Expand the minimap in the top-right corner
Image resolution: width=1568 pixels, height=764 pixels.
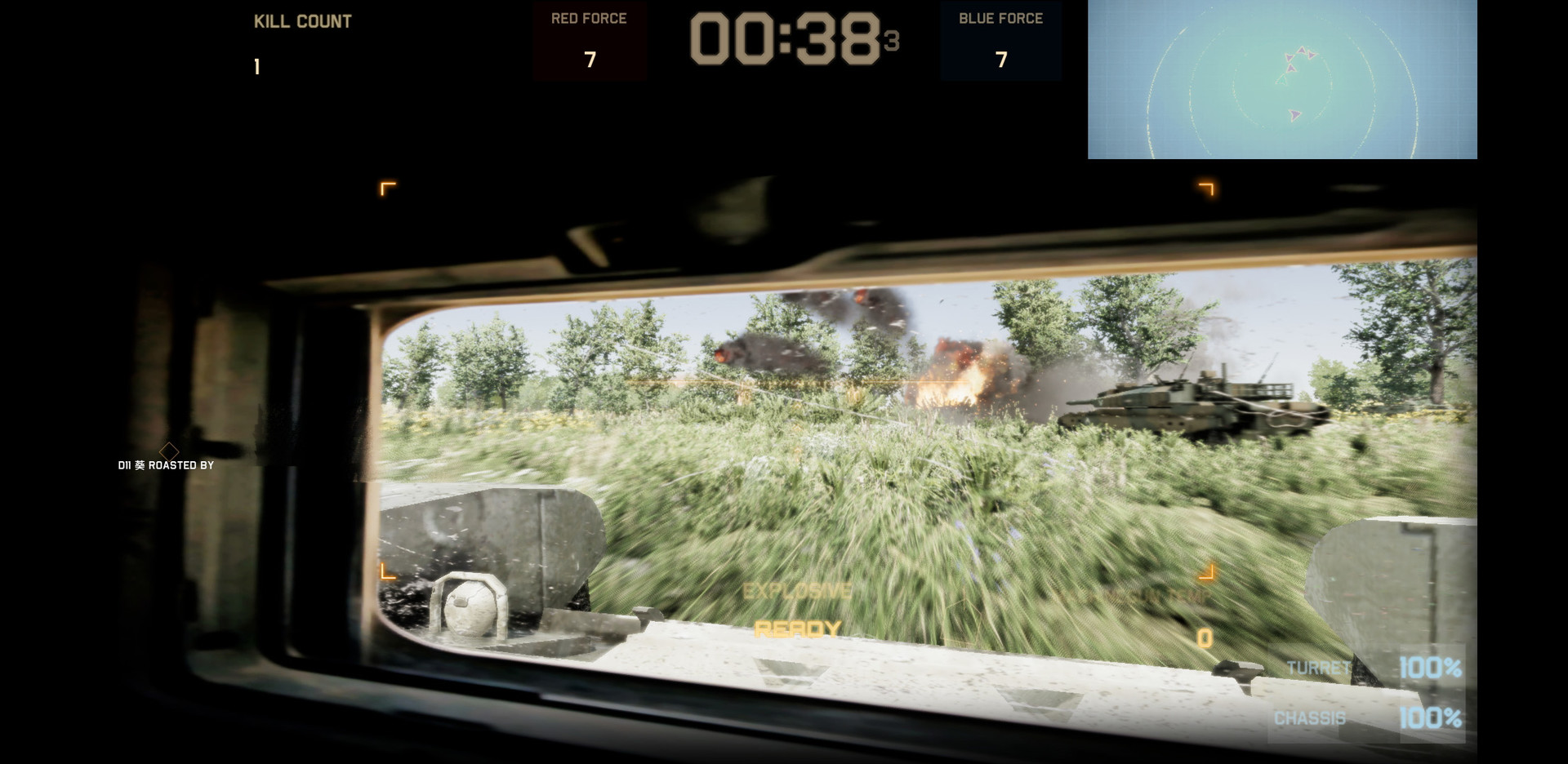point(1284,79)
